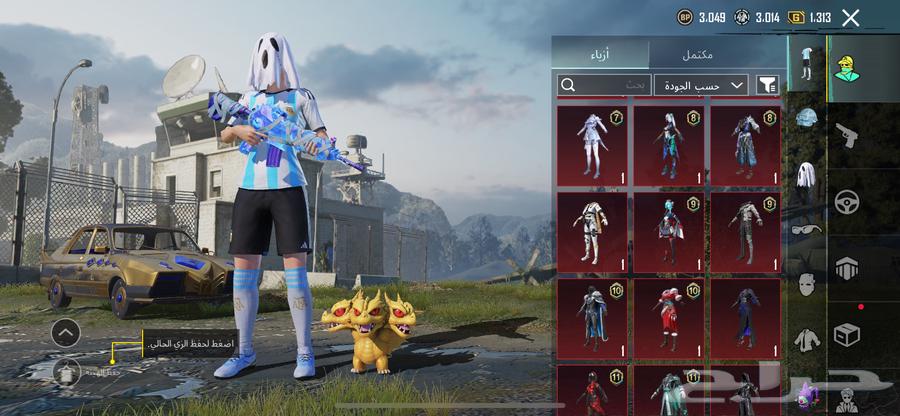Save the current outfit with the hanger button
This screenshot has height=416, width=900.
pyautogui.click(x=68, y=371)
